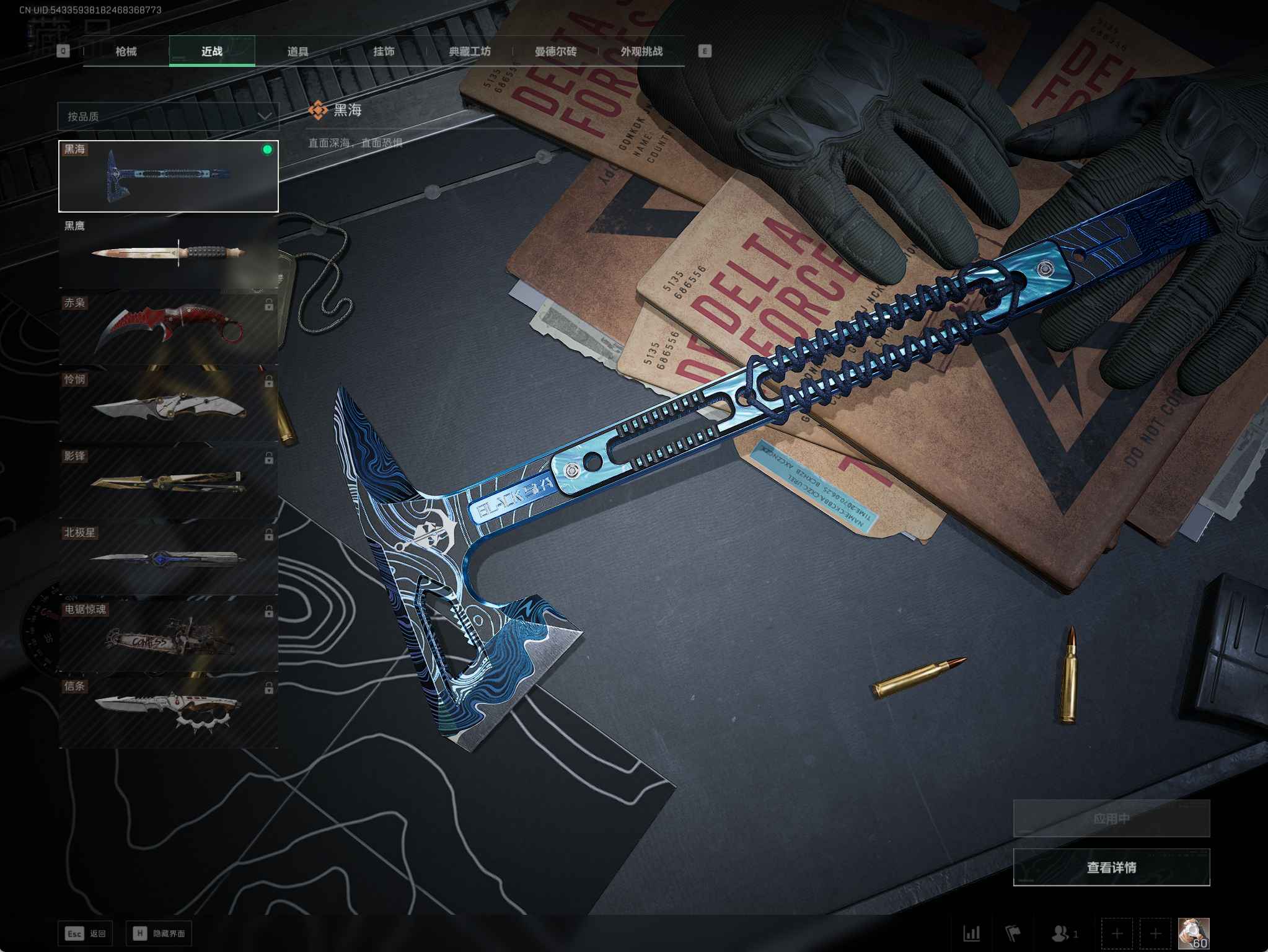Switch to the 曼德尔砖 tab
The height and width of the screenshot is (952, 1268).
[556, 51]
